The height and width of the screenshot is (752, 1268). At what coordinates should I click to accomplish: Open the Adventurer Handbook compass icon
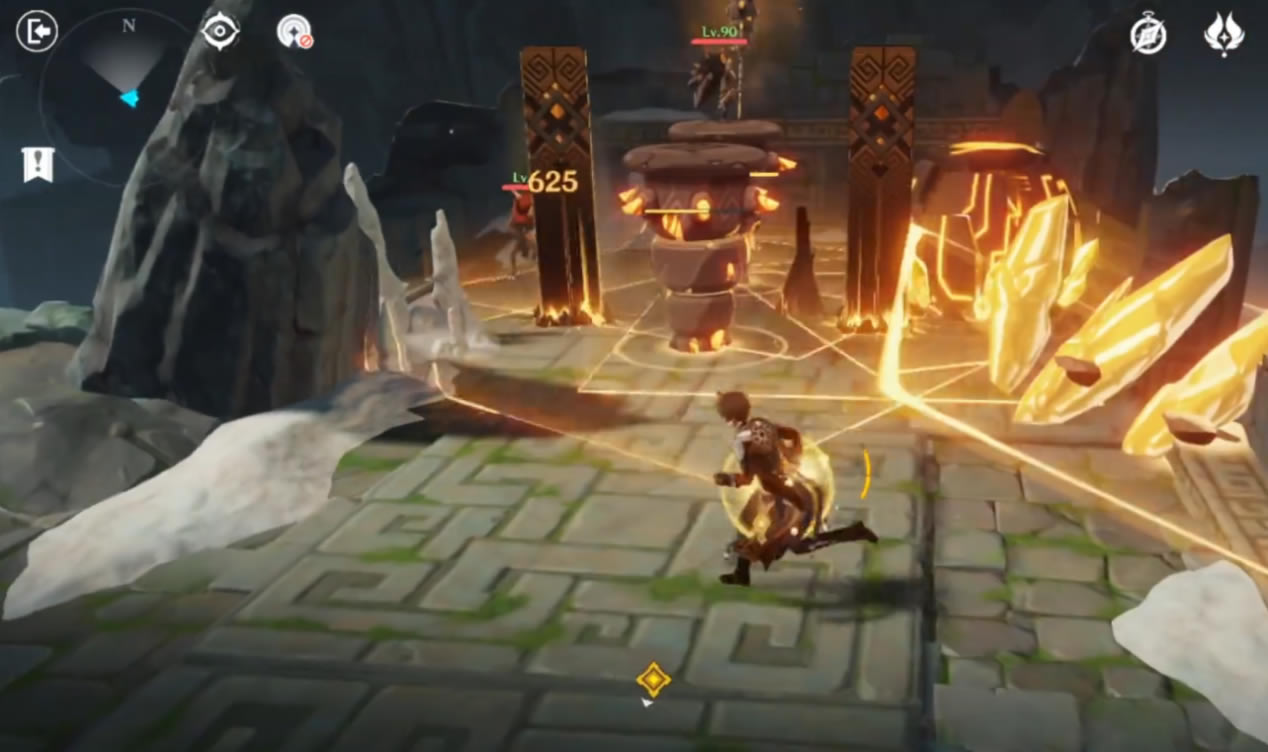(x=1148, y=35)
